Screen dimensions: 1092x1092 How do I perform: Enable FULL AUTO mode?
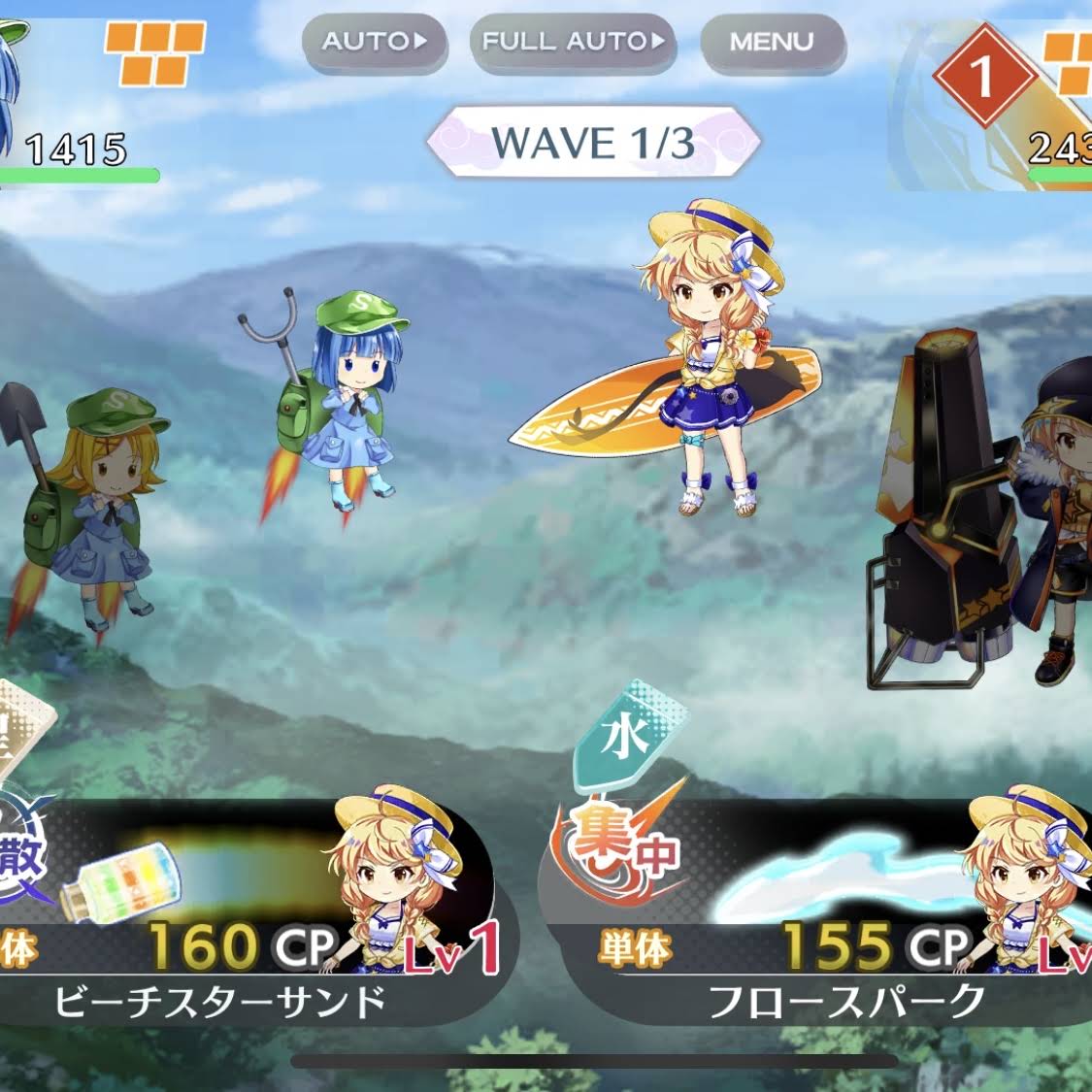pos(573,42)
